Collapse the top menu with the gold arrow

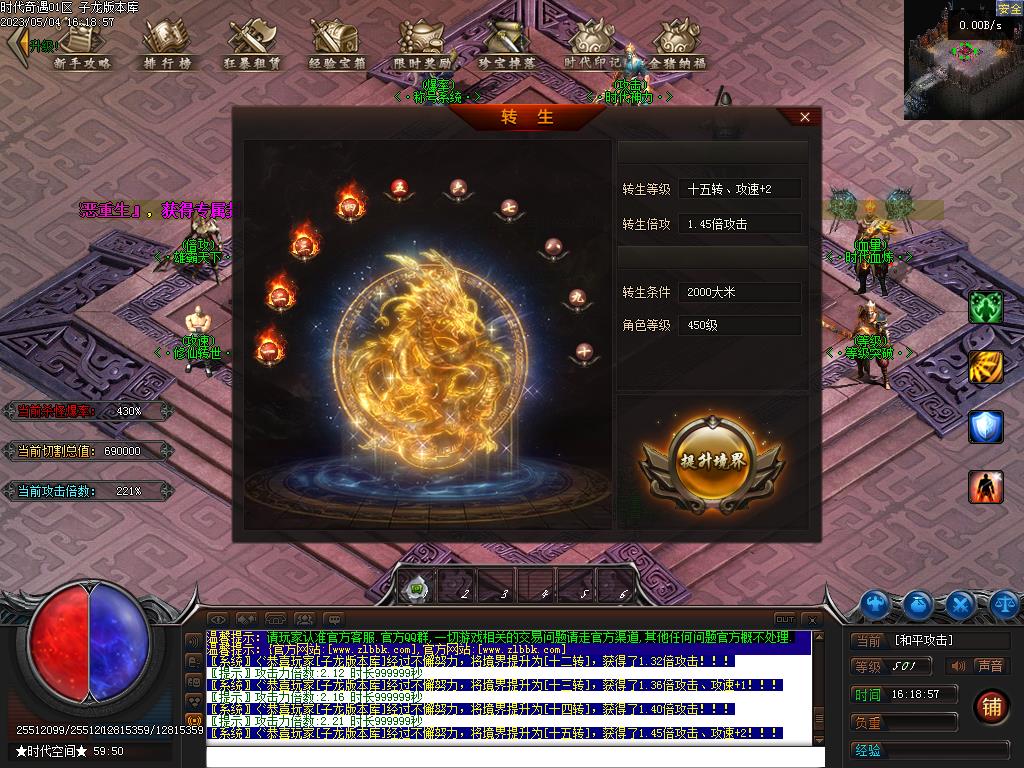(17, 44)
